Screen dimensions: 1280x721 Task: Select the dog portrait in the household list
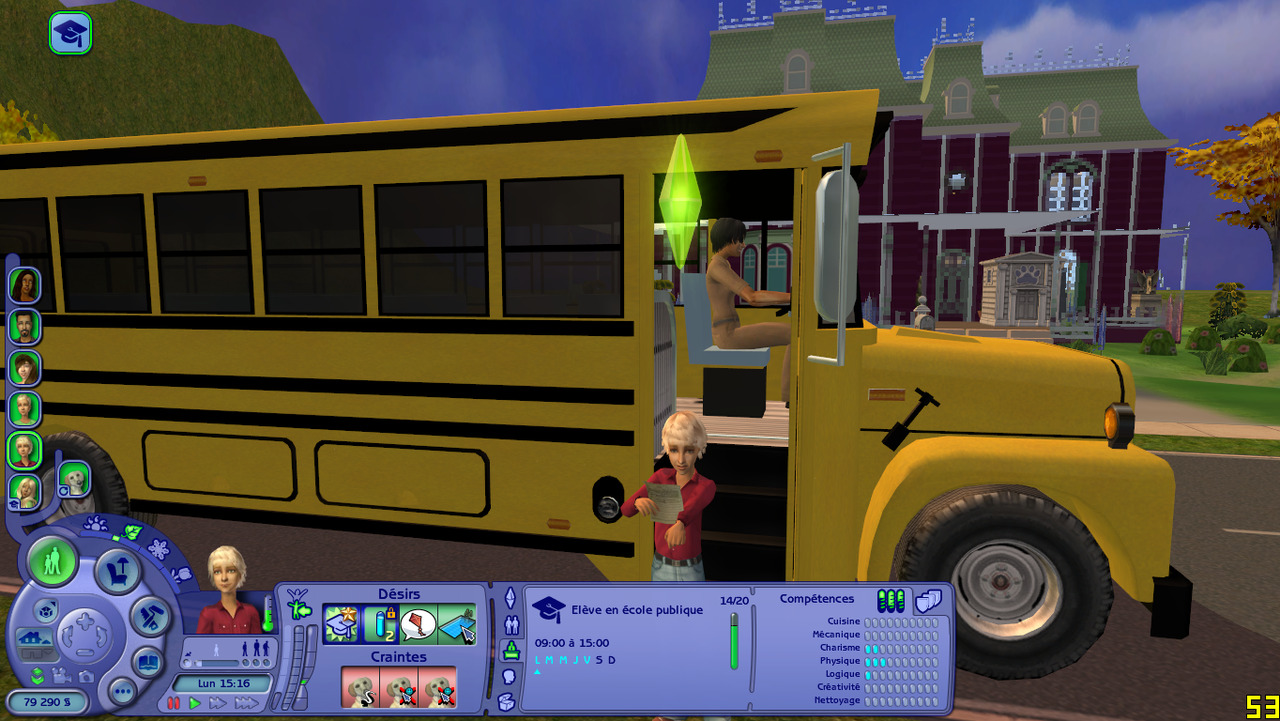pyautogui.click(x=74, y=479)
